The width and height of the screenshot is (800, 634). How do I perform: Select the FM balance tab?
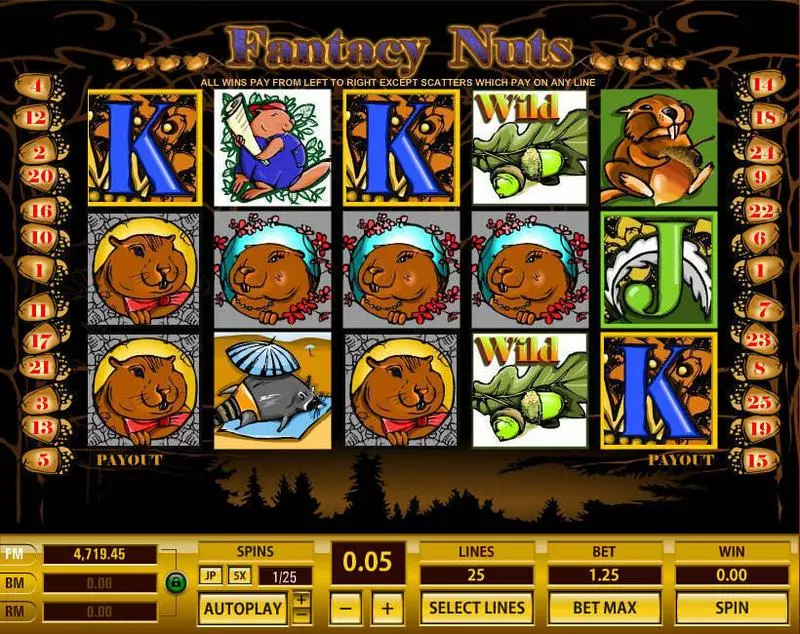(19, 553)
